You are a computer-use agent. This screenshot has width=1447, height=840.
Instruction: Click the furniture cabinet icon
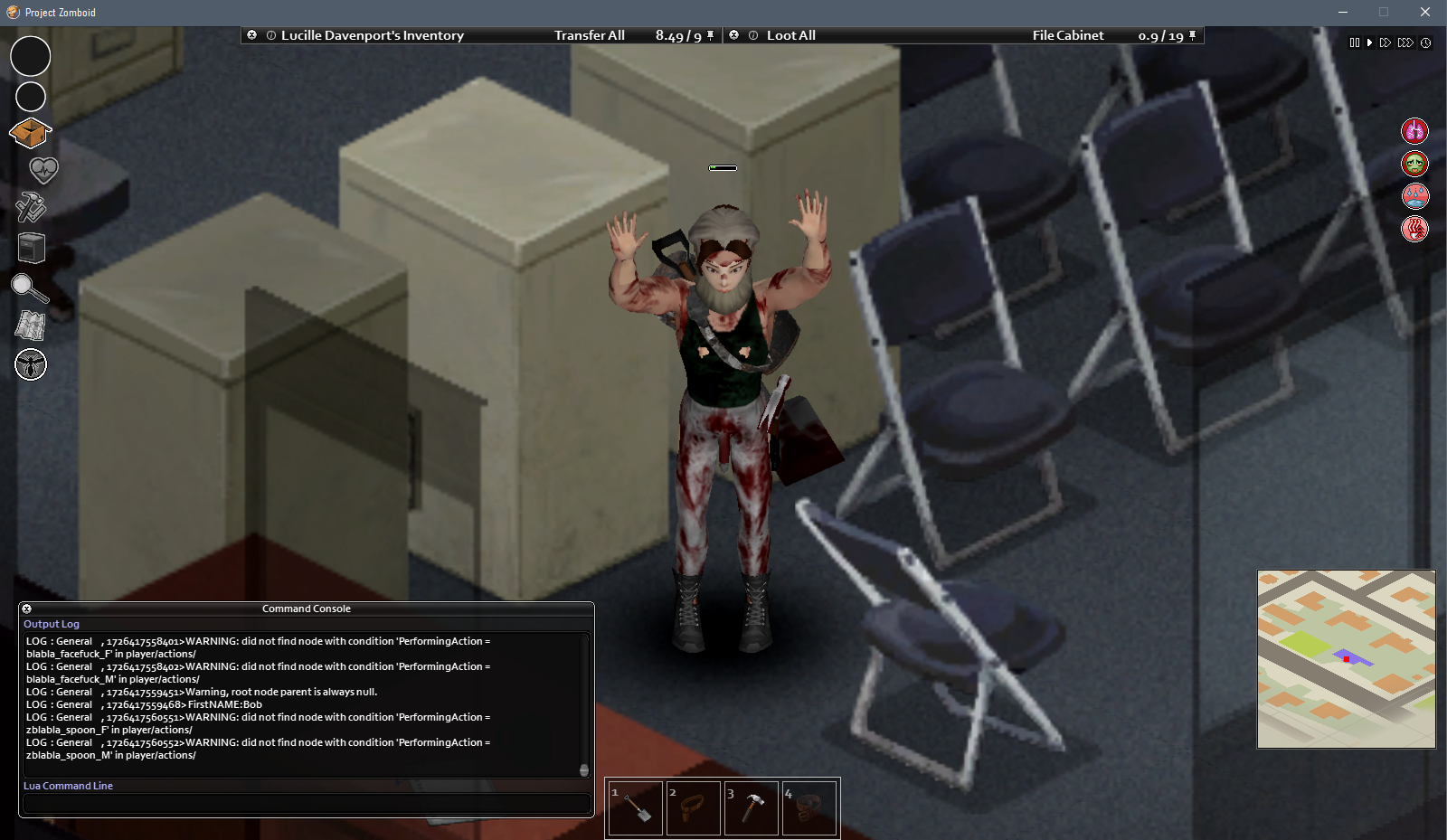[x=31, y=247]
